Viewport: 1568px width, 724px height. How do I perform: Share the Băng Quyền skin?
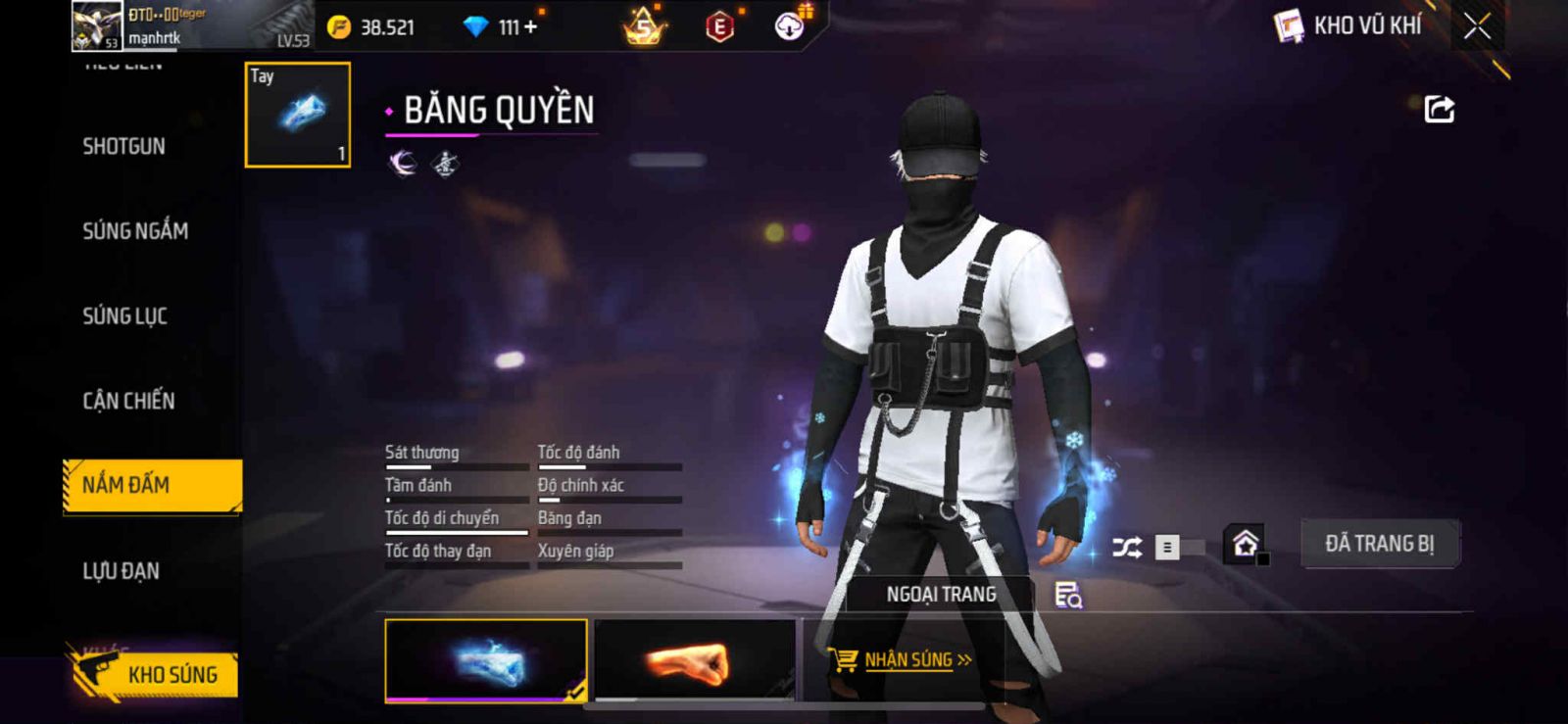pyautogui.click(x=1439, y=109)
